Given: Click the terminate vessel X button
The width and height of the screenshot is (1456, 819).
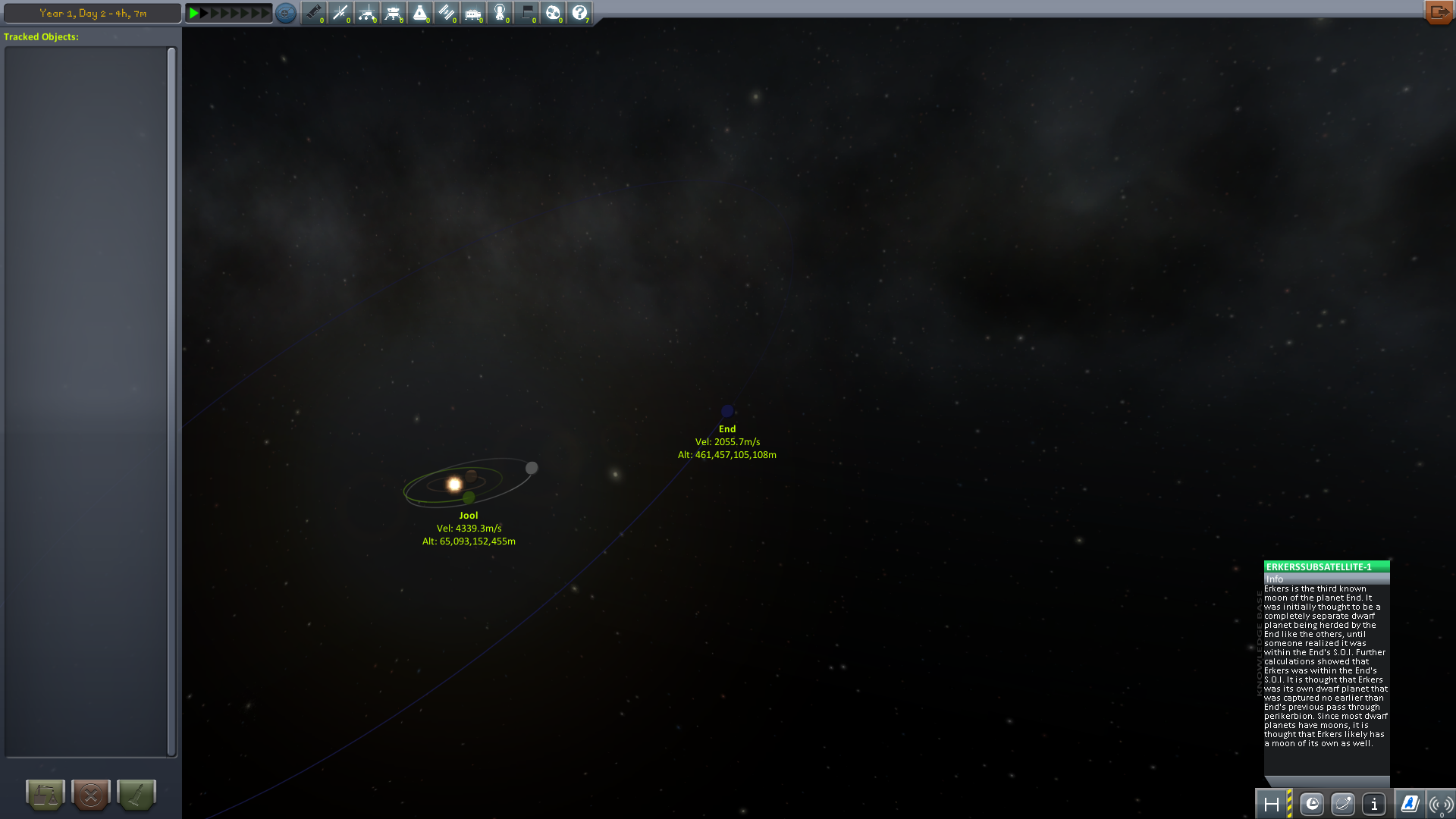Looking at the screenshot, I should [91, 795].
